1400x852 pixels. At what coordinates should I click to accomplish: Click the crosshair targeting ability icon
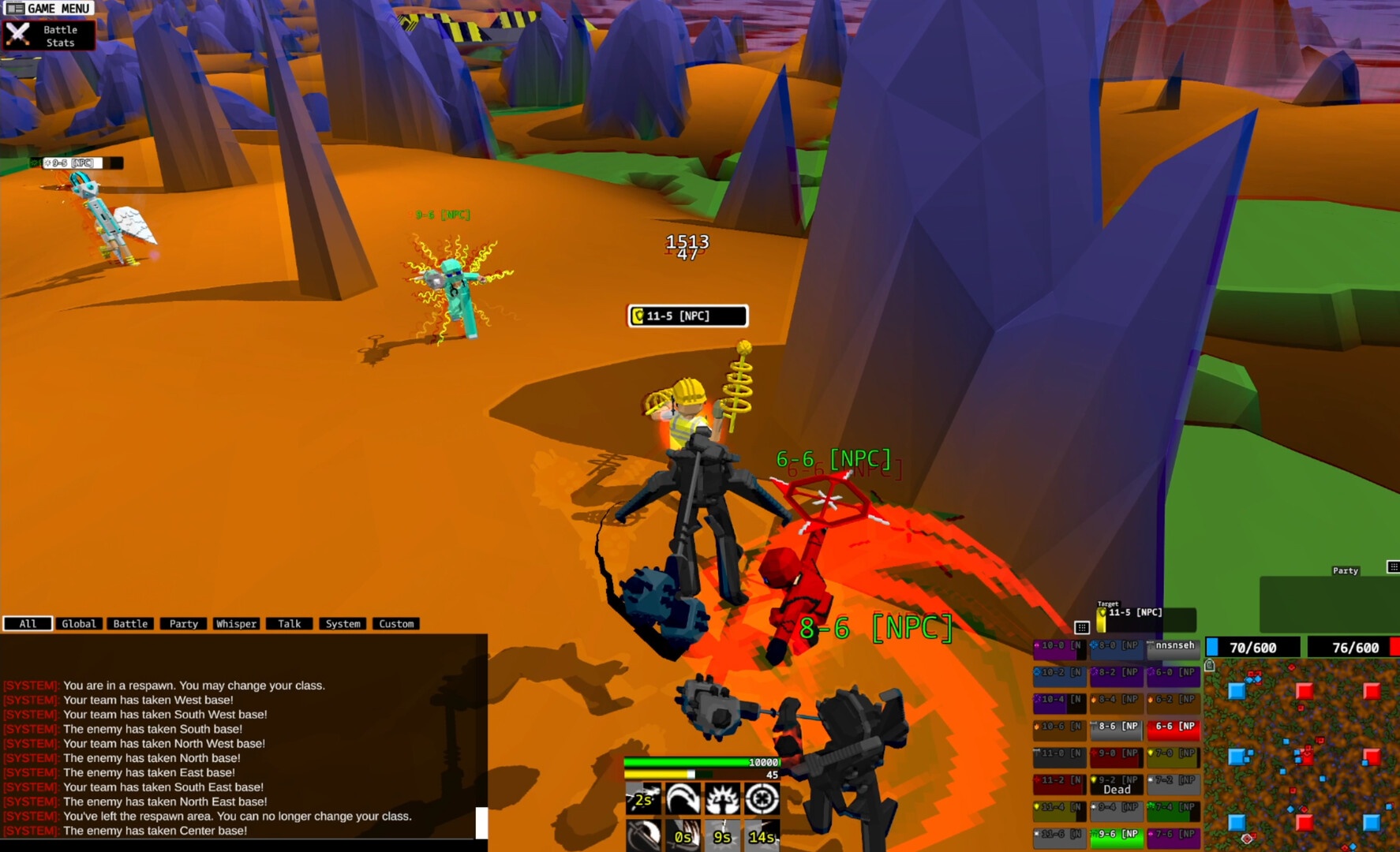click(x=762, y=799)
